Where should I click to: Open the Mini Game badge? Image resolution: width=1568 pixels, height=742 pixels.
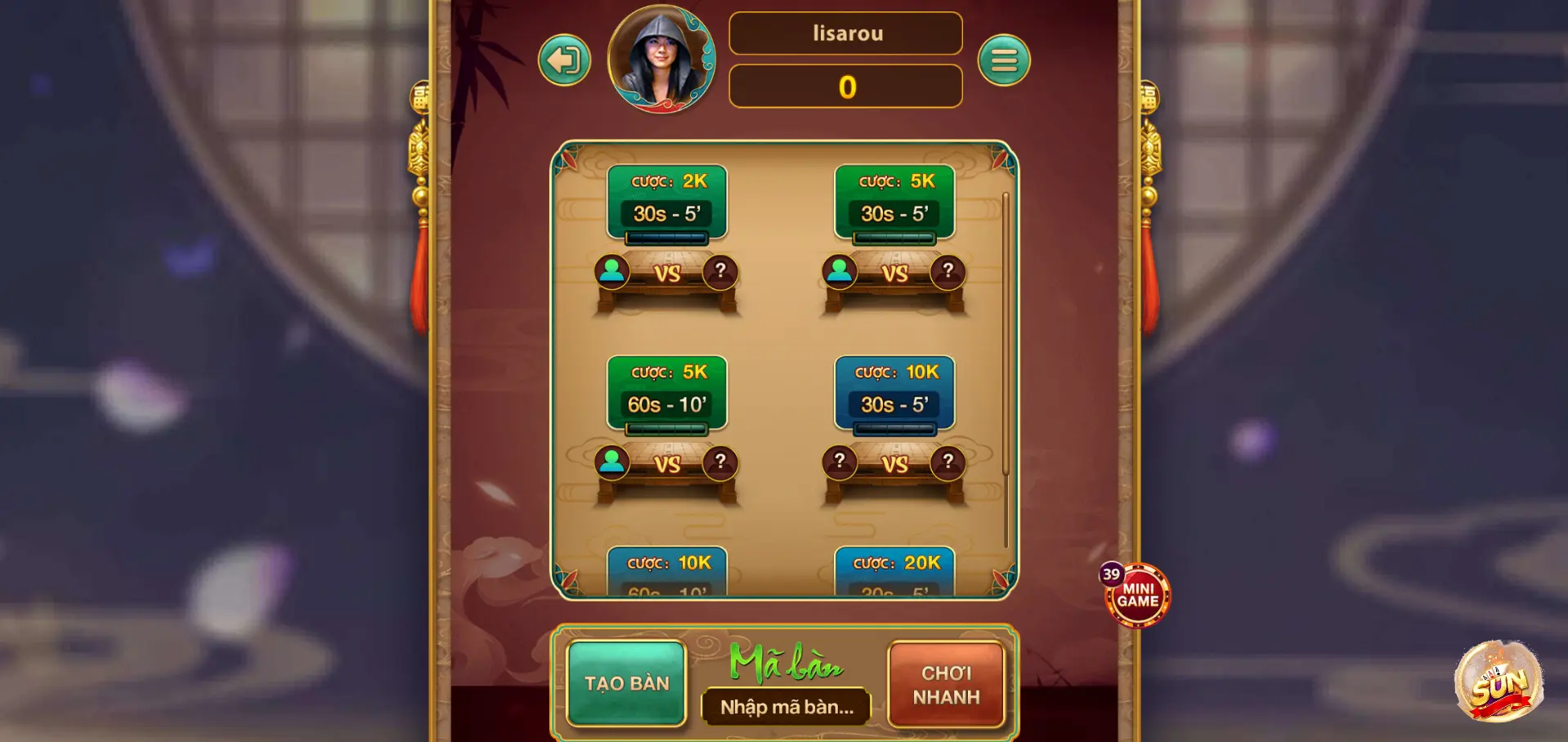point(1137,596)
